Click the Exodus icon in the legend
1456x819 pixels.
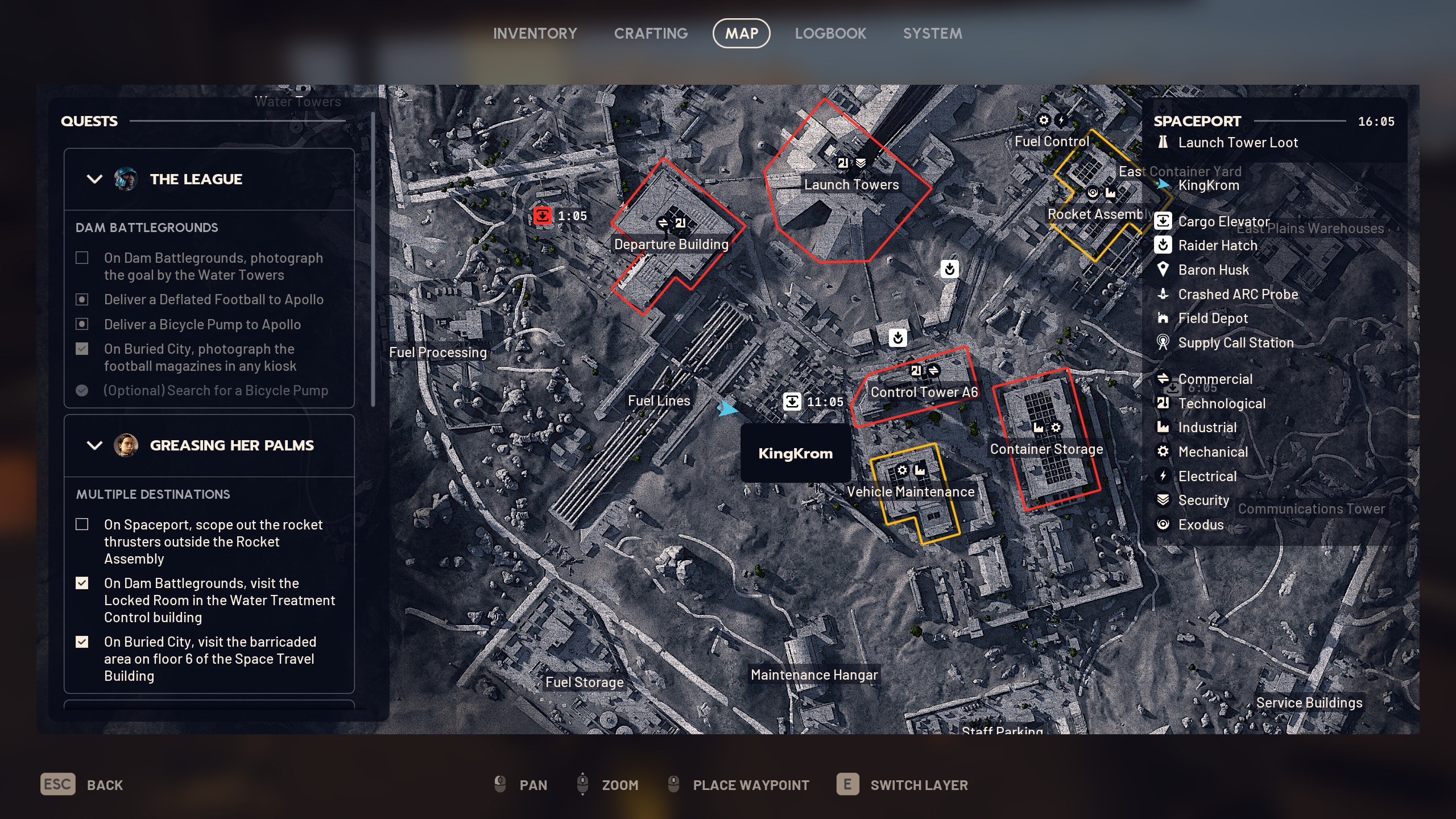pyautogui.click(x=1164, y=524)
